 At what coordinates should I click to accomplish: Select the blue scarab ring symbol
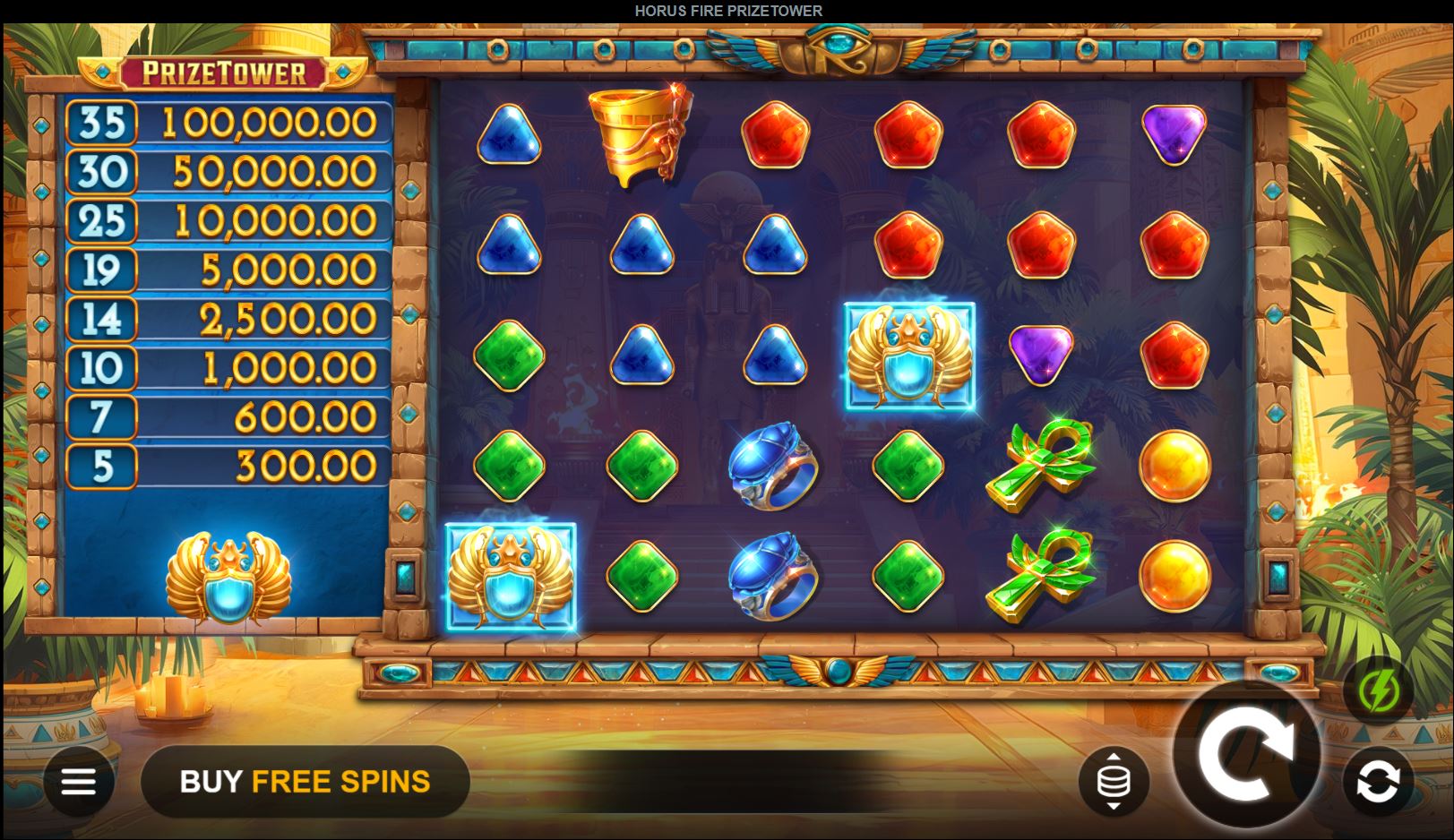point(774,467)
